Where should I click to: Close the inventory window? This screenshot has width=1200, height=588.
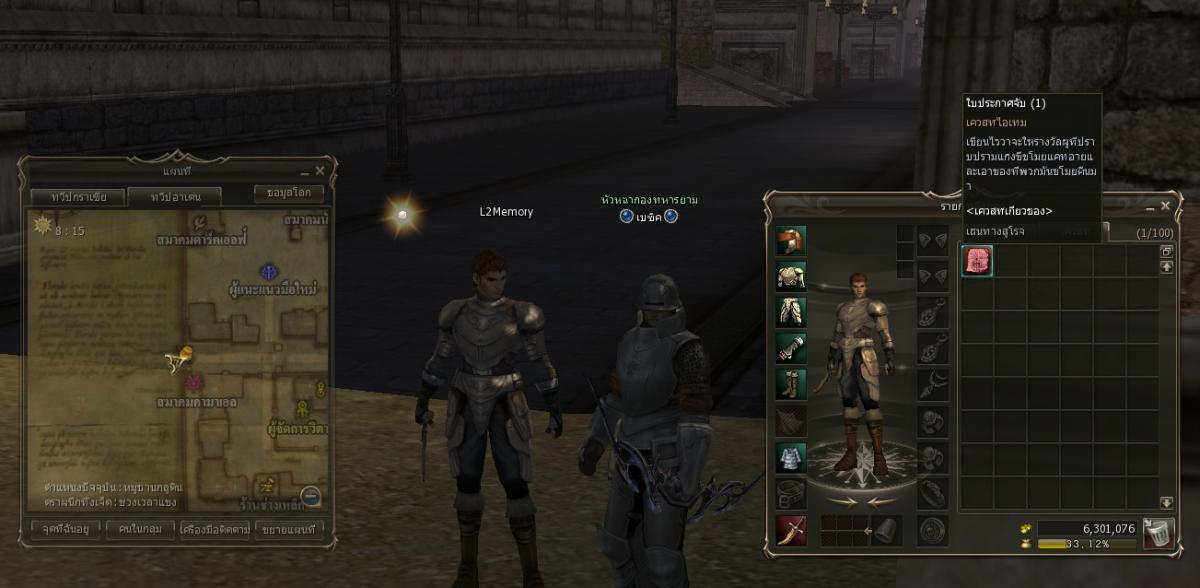click(x=1165, y=206)
